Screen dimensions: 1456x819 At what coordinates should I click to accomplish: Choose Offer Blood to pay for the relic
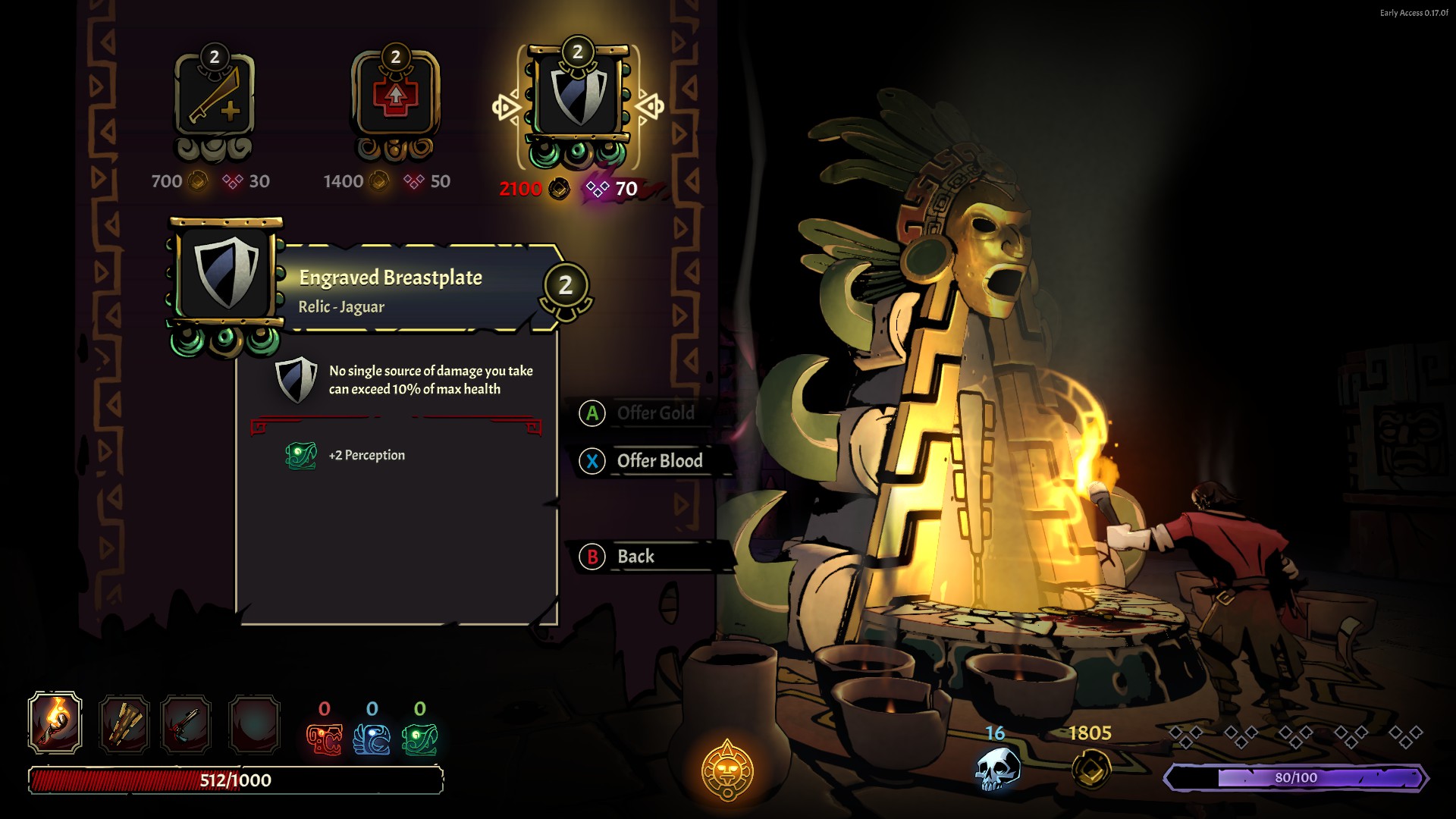pos(658,461)
